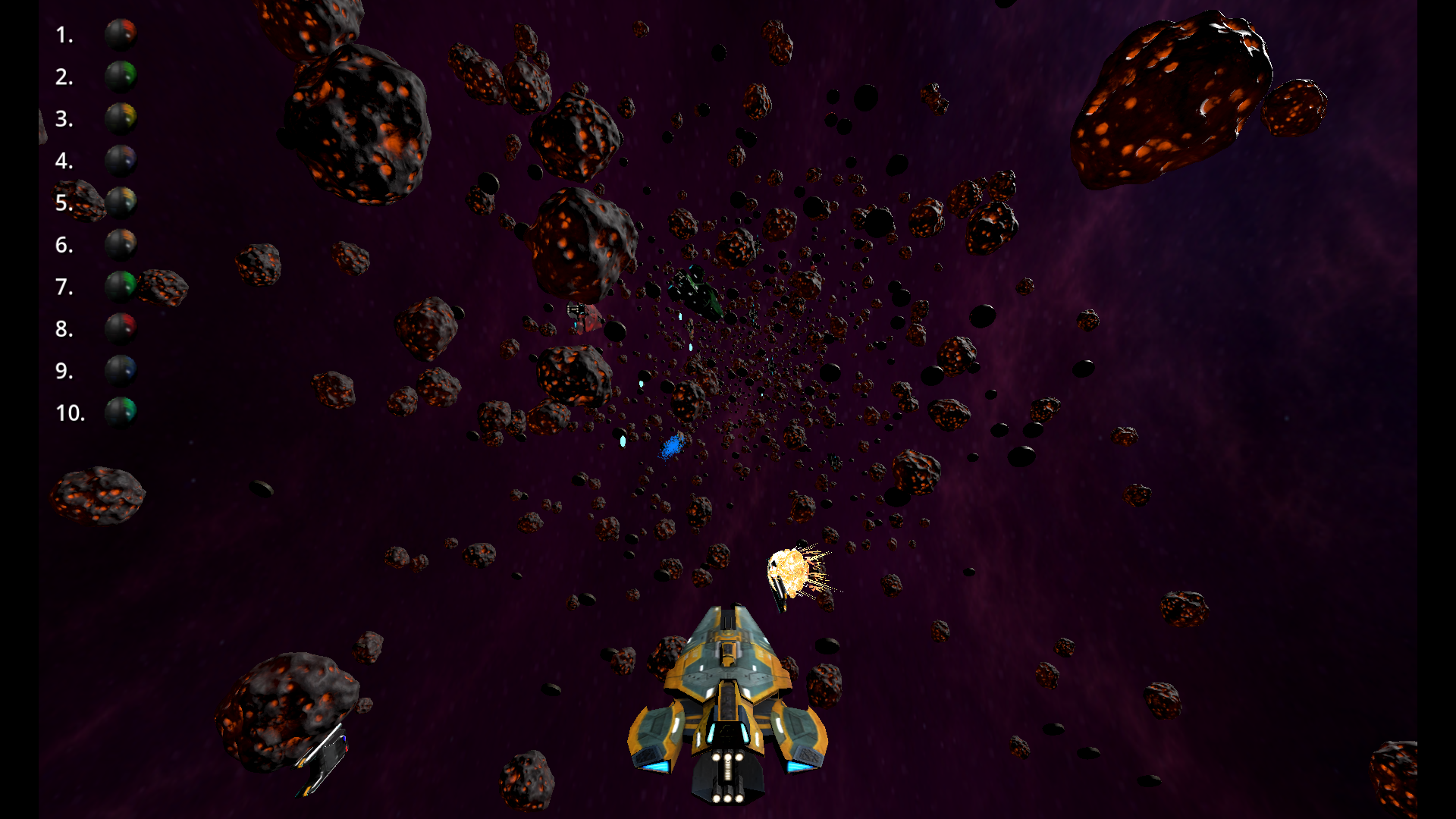Select the red sphere icon beside rank 1
The width and height of the screenshot is (1456, 819).
pos(121,34)
